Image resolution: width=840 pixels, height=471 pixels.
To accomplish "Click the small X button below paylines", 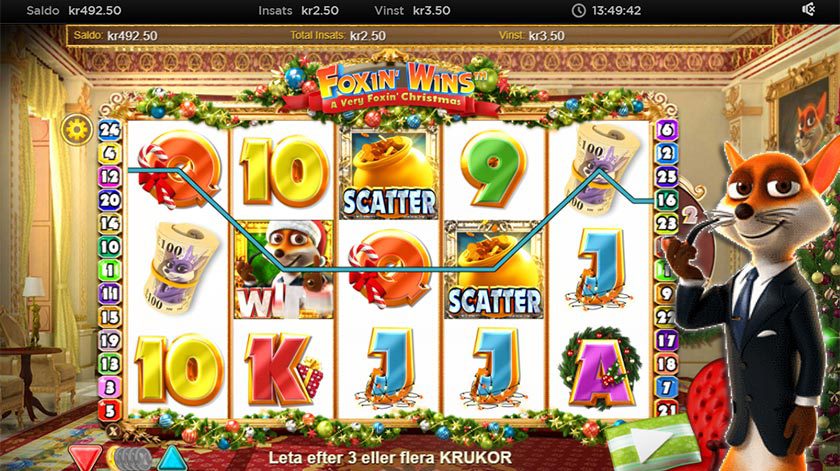I will click(x=110, y=428).
